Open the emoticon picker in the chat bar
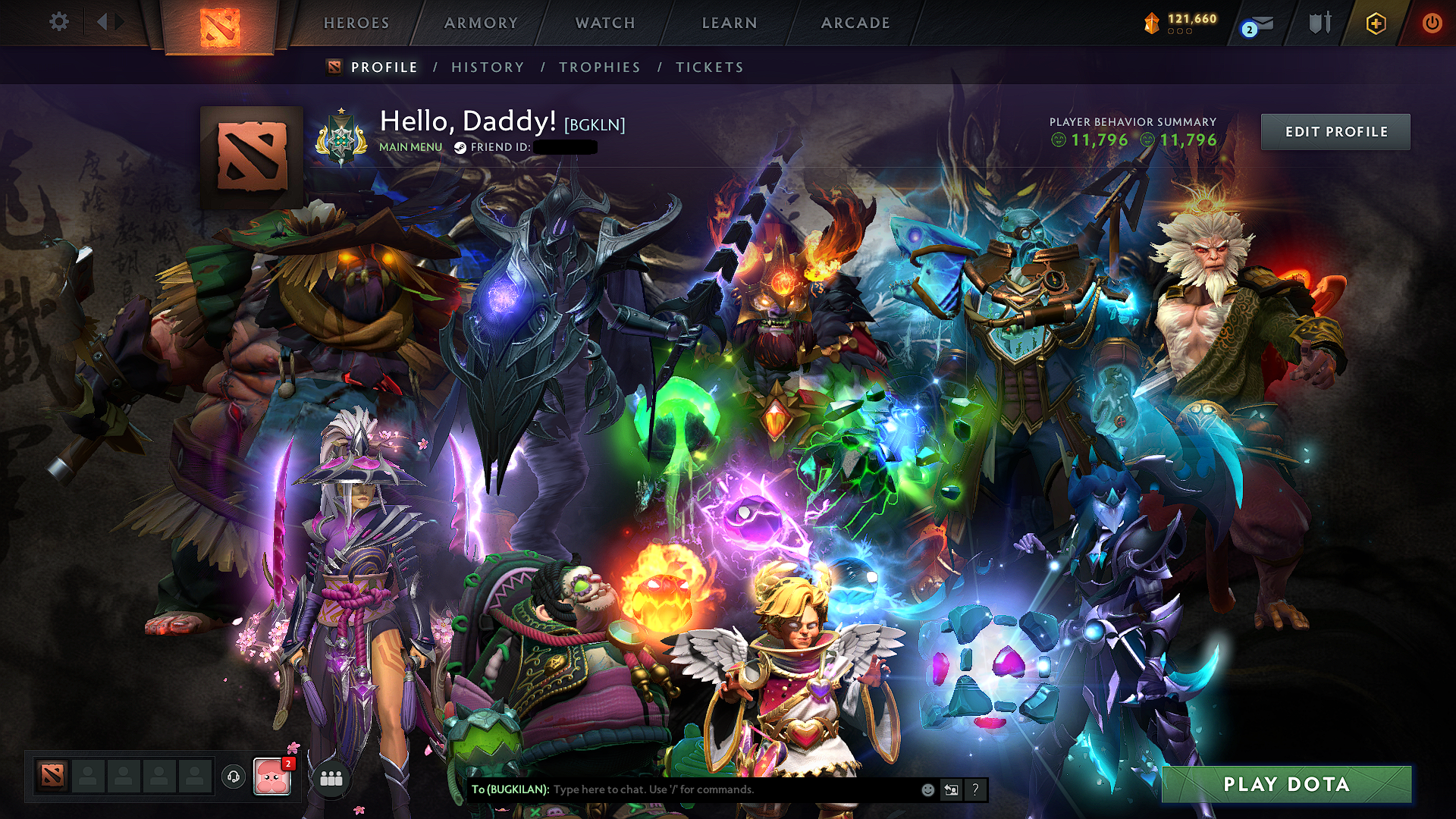The height and width of the screenshot is (819, 1456). tap(927, 789)
